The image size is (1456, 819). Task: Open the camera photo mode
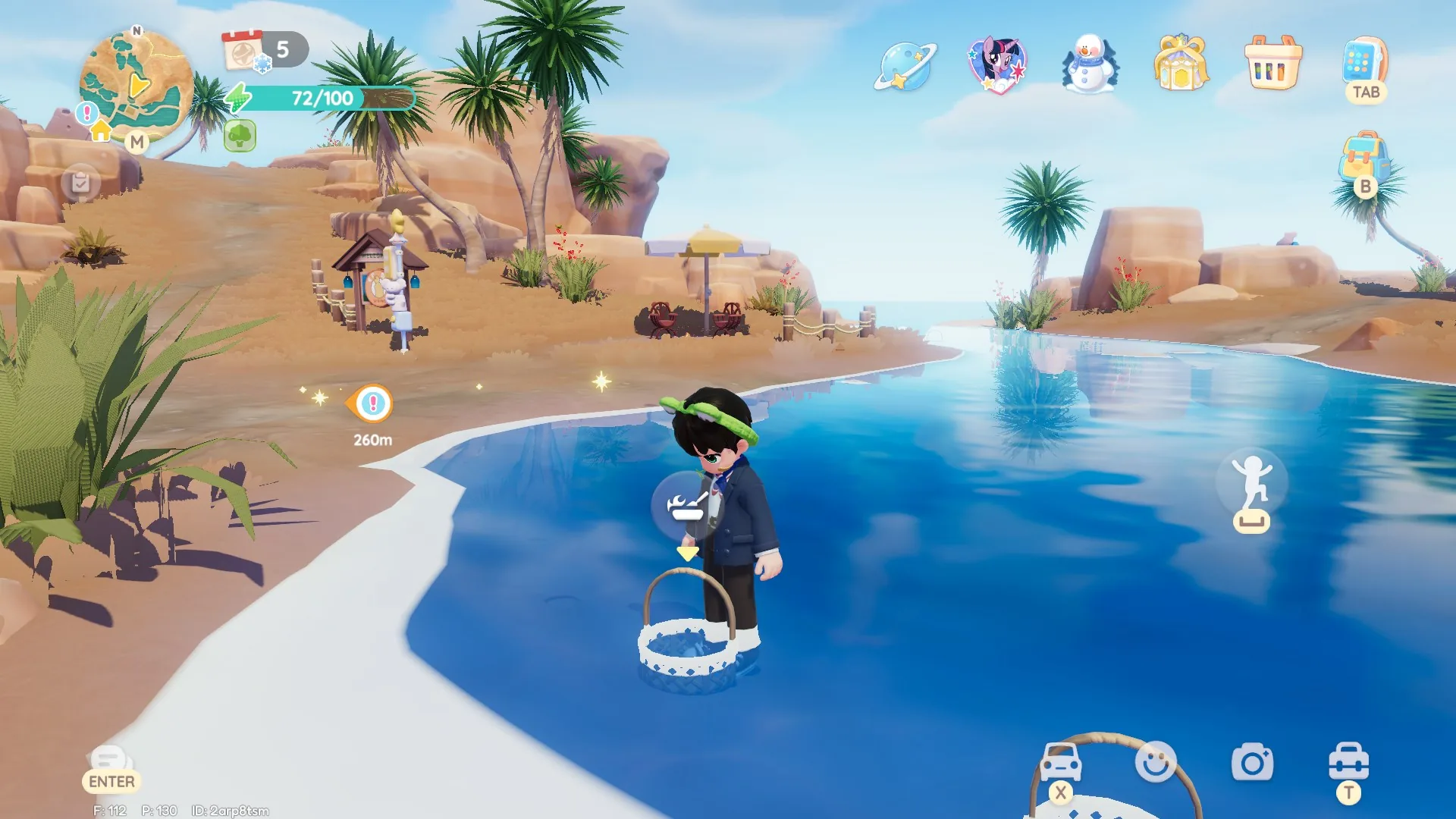coord(1252,763)
